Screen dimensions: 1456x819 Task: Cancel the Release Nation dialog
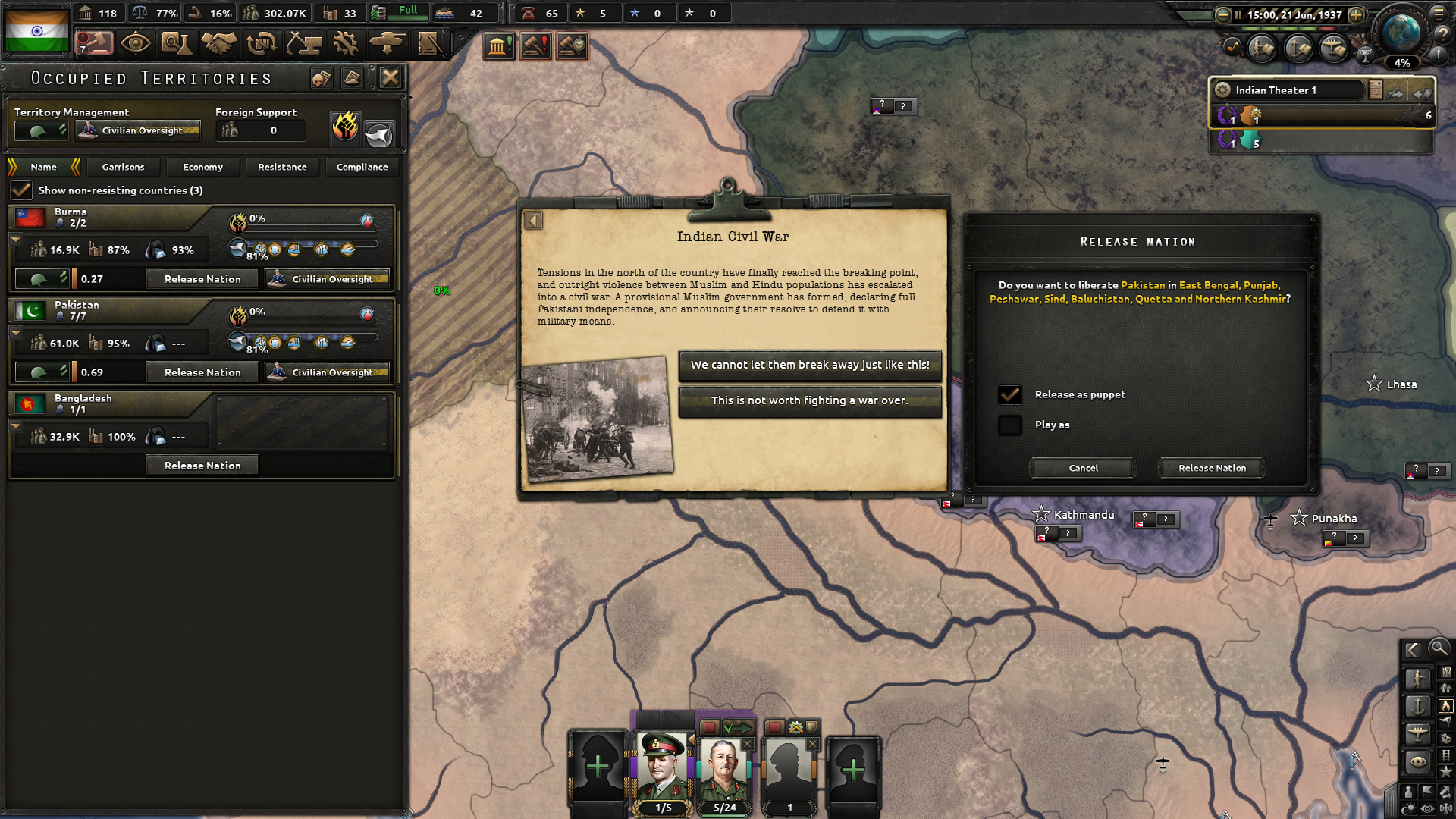tap(1082, 468)
